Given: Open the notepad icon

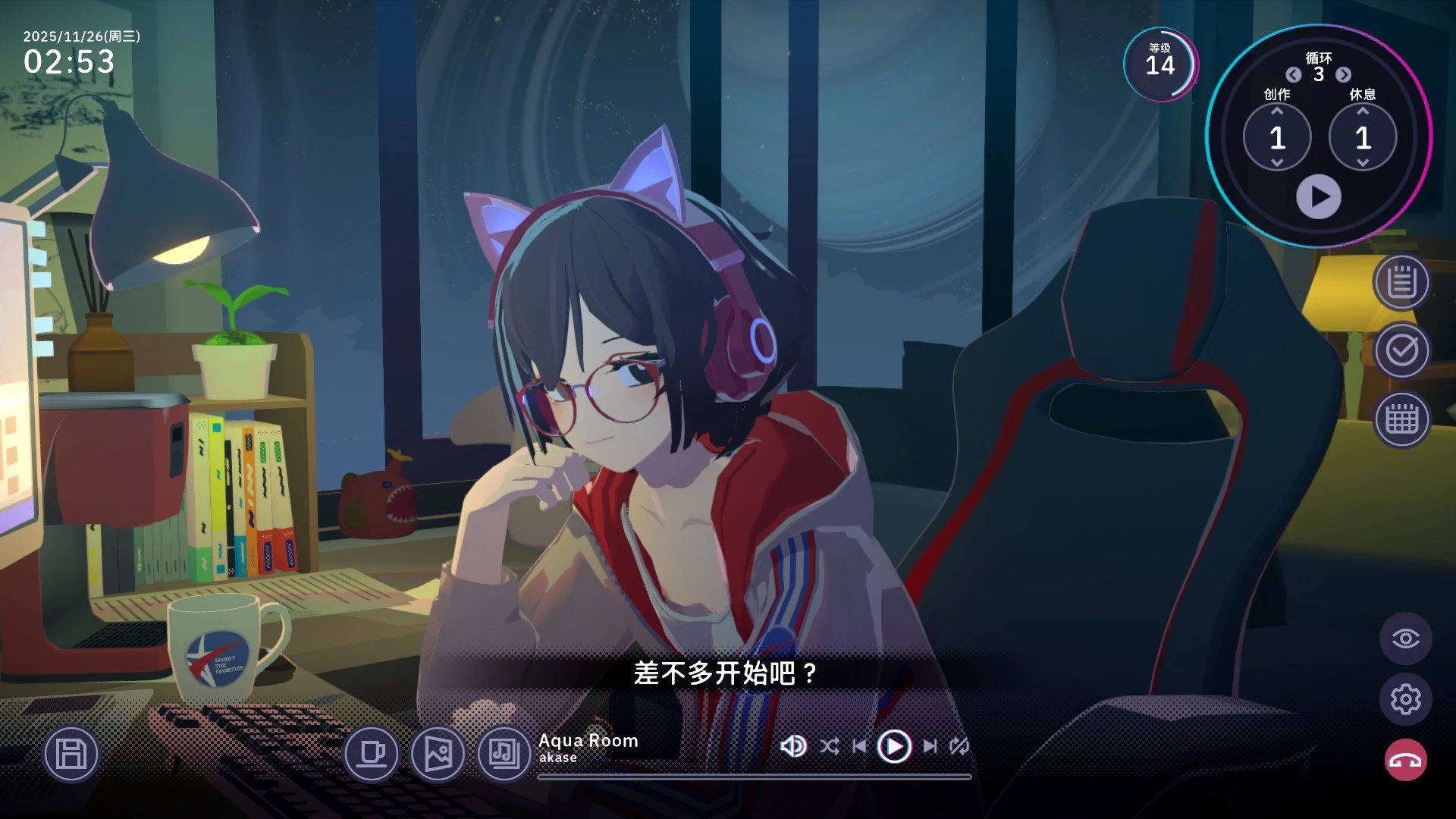Looking at the screenshot, I should [x=1401, y=283].
